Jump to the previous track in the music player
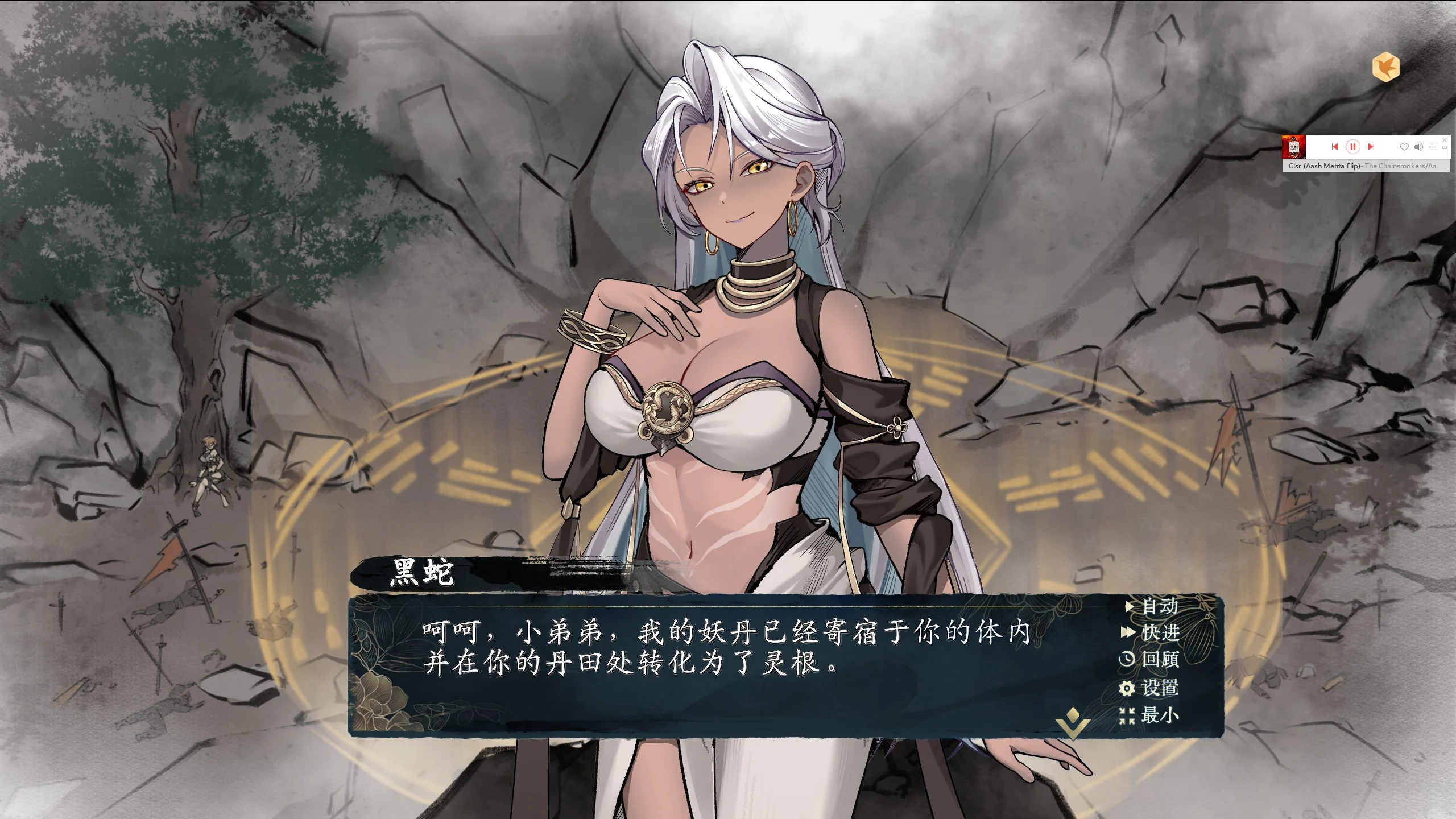 pos(1335,147)
